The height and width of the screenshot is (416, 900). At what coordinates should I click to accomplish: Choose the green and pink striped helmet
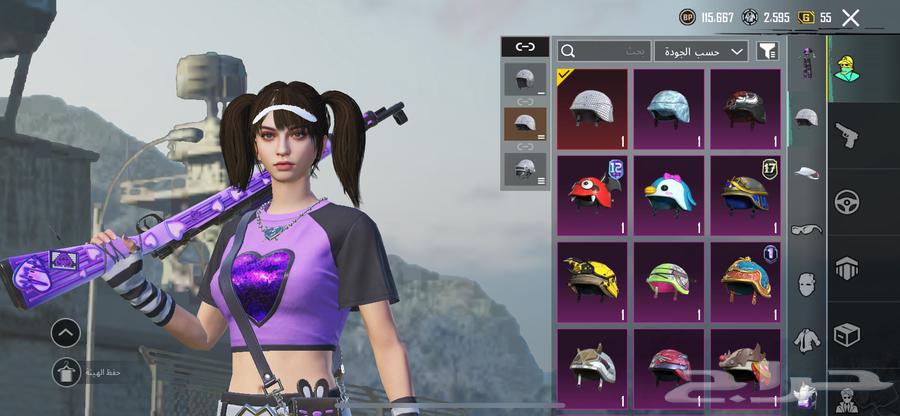coord(668,281)
